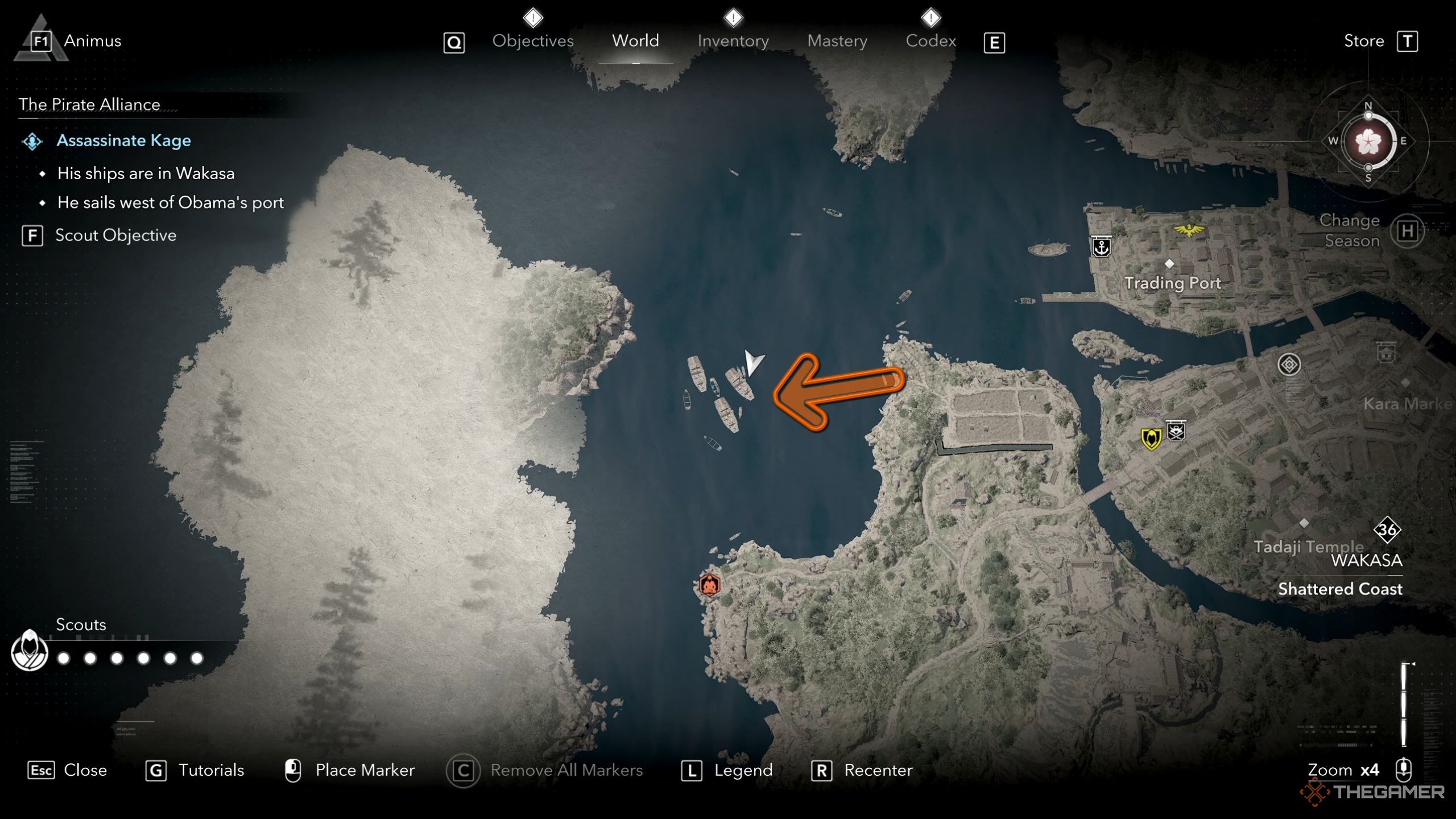Viewport: 1456px width, 819px height.
Task: Click the compass rose with cherry blossom
Action: (x=1368, y=142)
